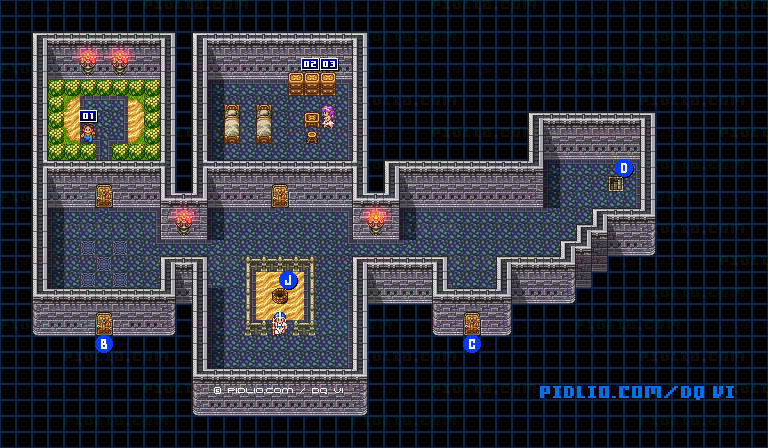Viewport: 768px width, 448px height.
Task: Click the 02 treasure marker
Action: [x=310, y=64]
